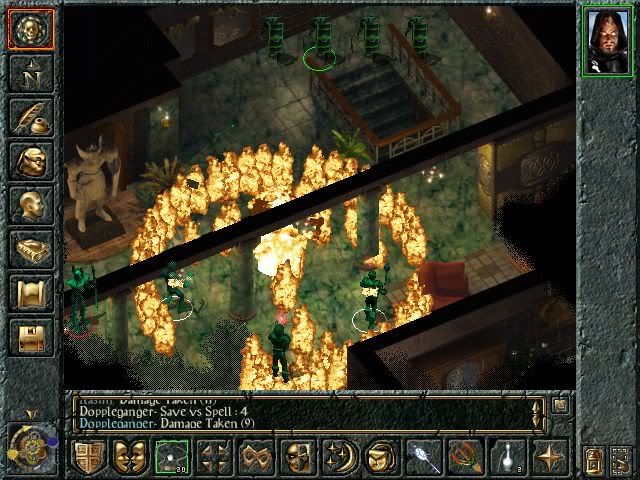Click the lantern button in the corner
The image size is (640, 480).
(593, 460)
